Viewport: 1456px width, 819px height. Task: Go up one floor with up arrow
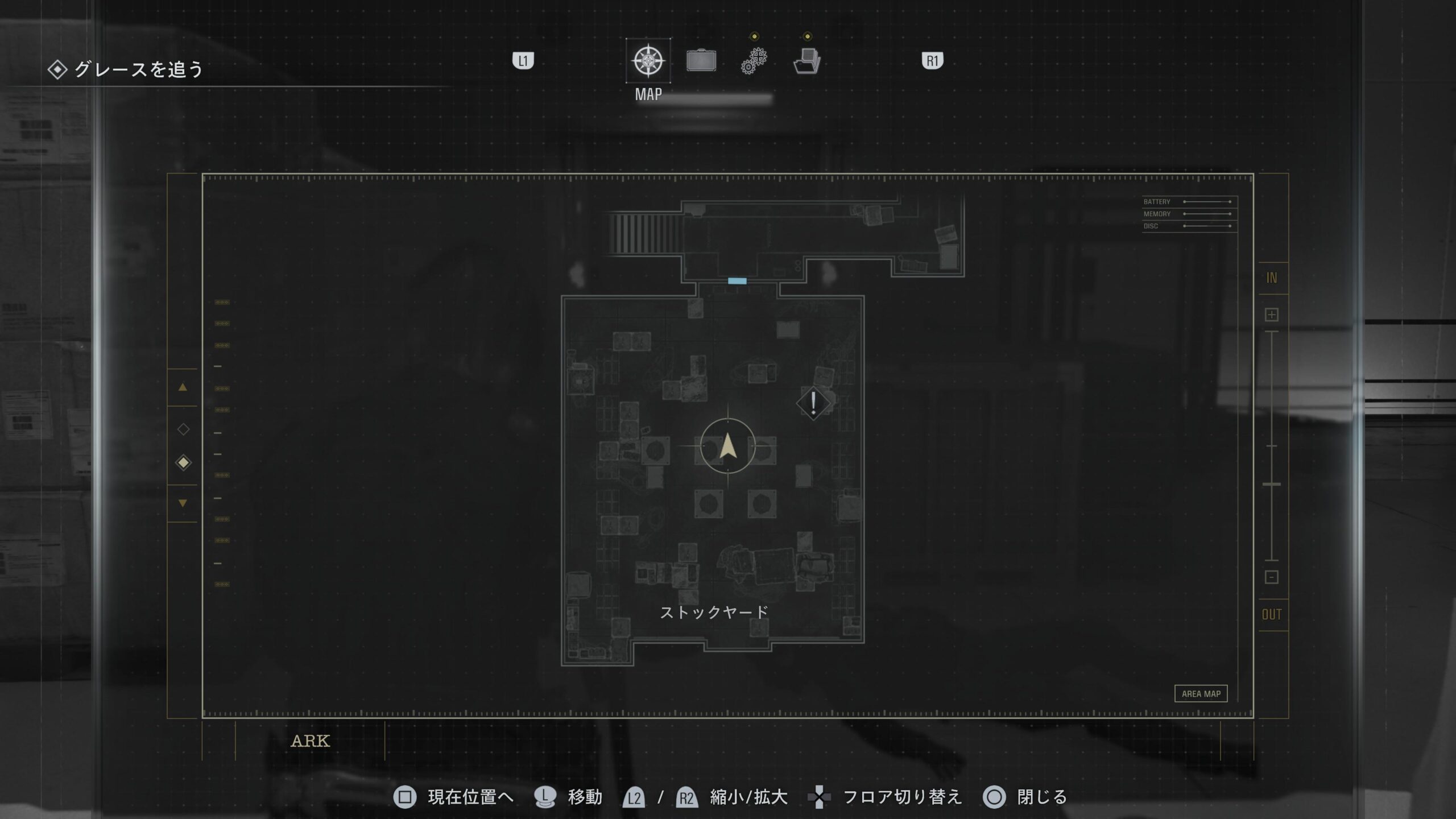point(183,387)
